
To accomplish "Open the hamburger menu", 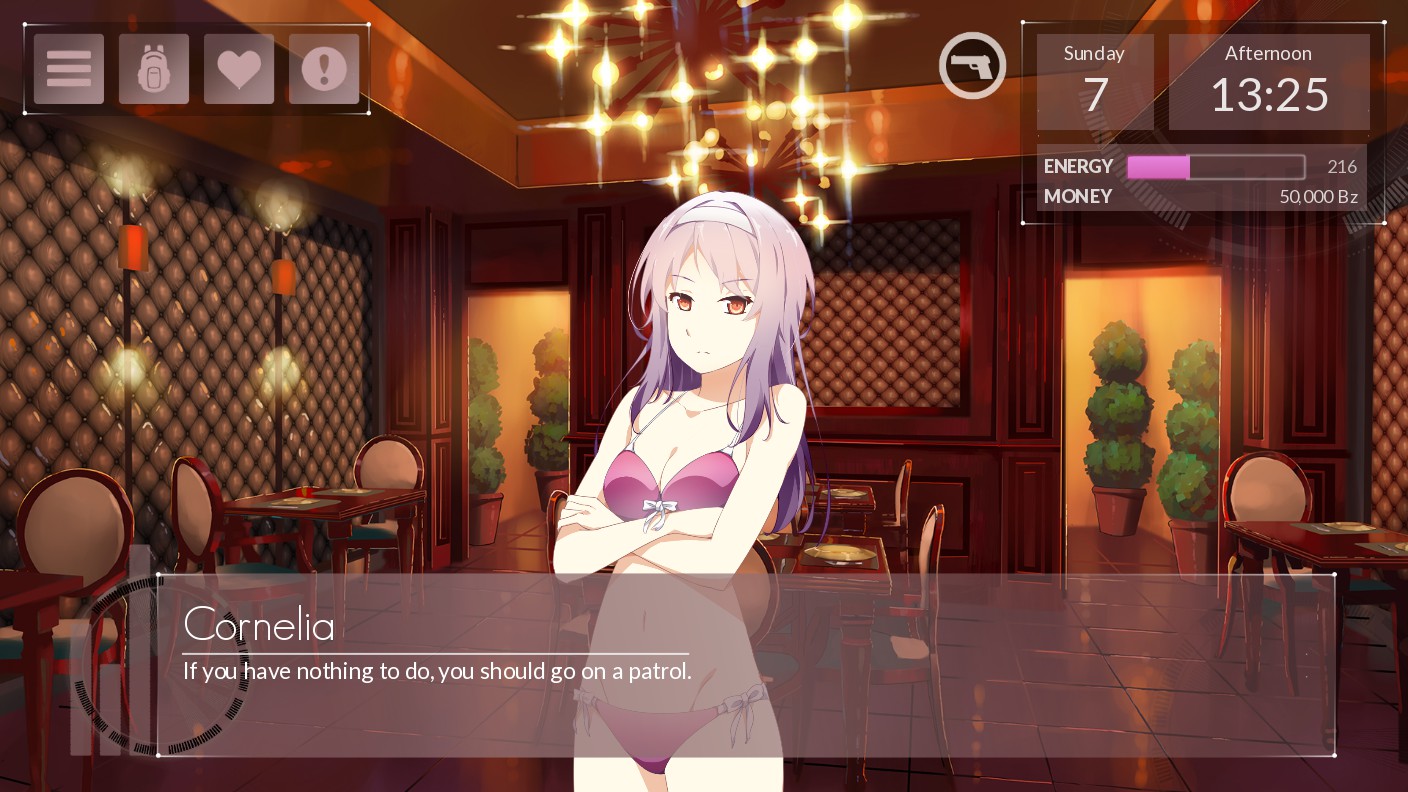I will click(x=68, y=68).
